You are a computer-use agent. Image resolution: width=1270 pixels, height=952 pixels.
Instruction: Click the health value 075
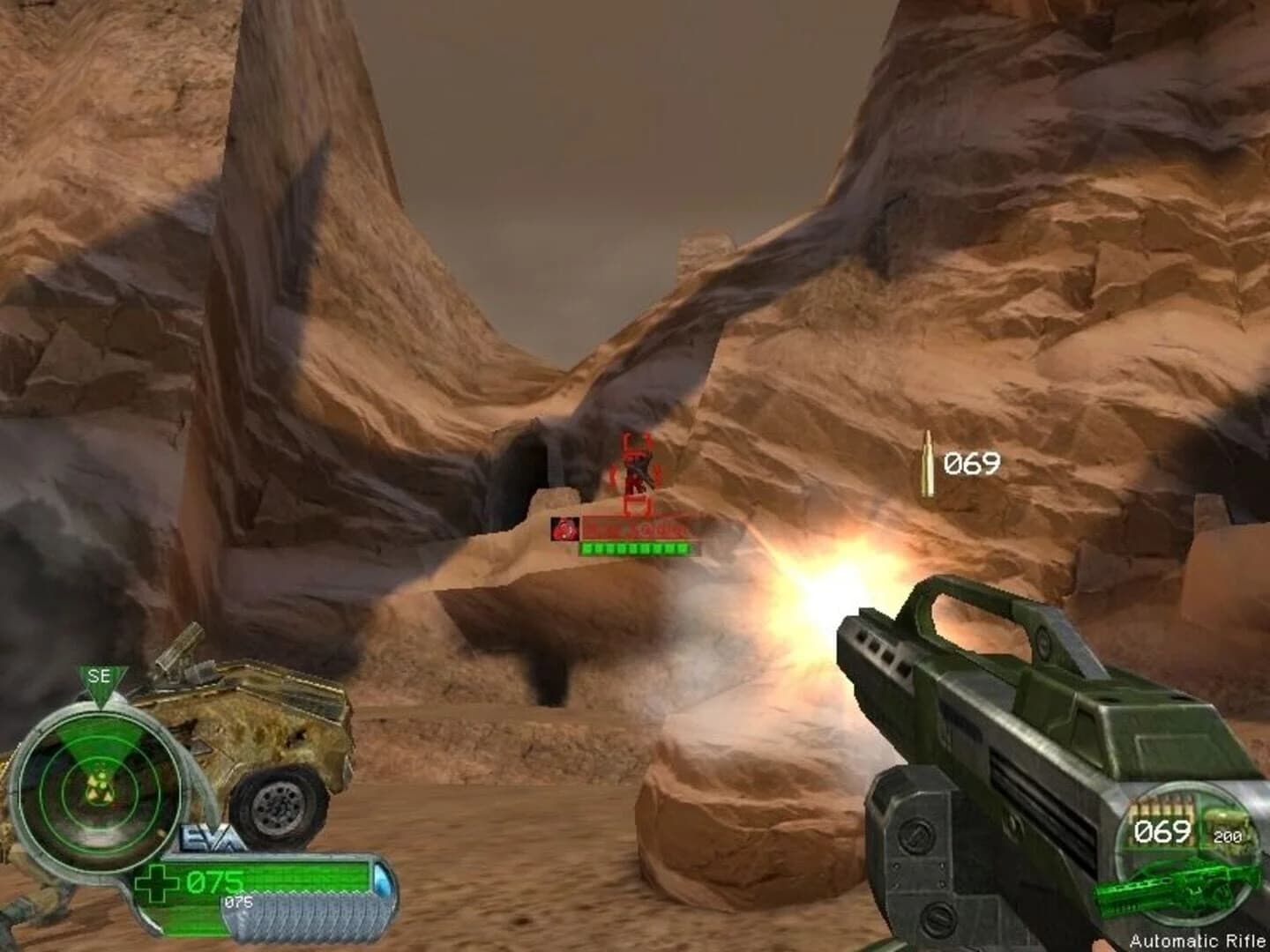214,879
